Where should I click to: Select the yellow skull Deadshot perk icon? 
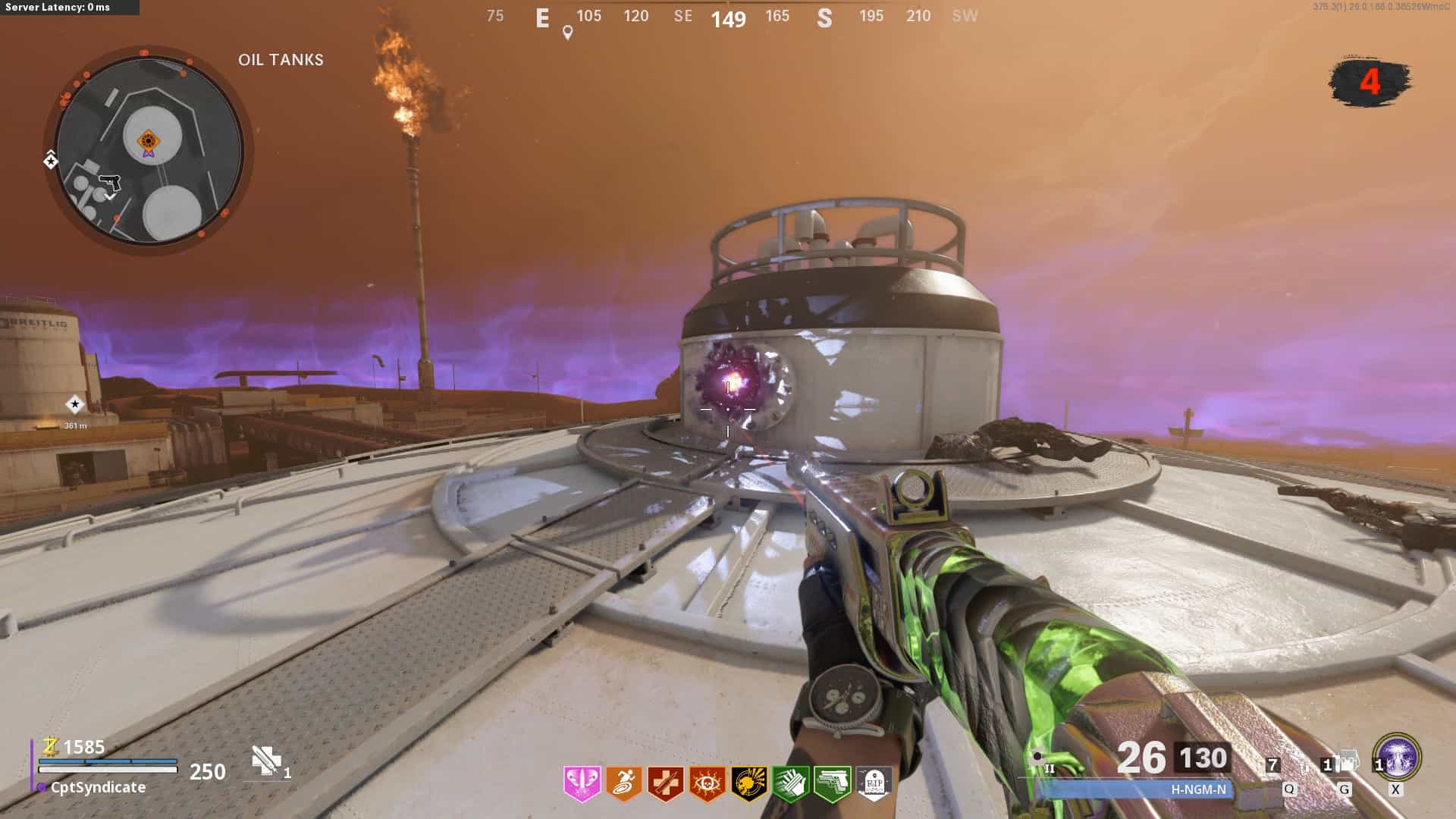[x=748, y=783]
